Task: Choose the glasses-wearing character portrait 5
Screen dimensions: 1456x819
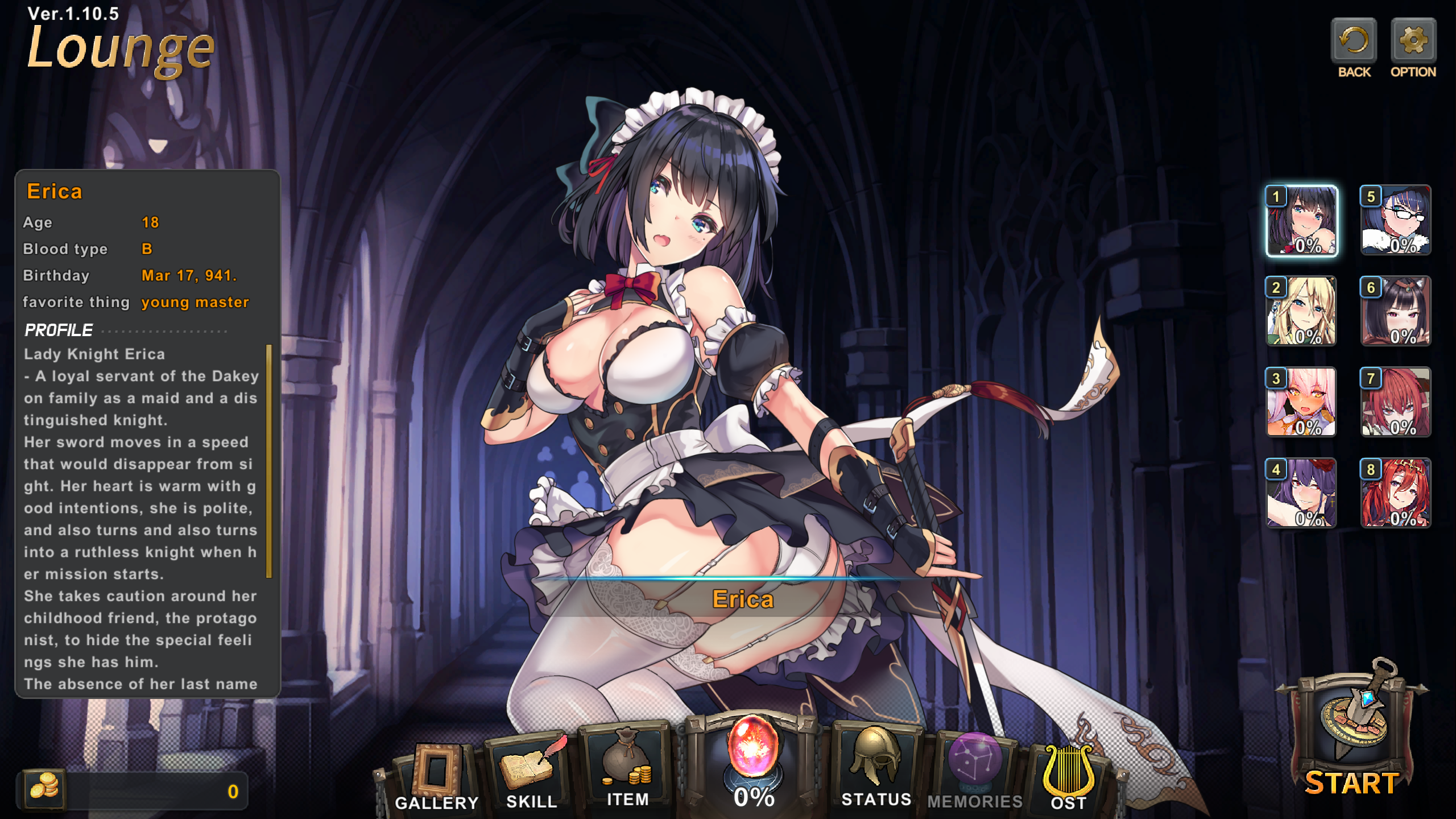Action: (1396, 221)
